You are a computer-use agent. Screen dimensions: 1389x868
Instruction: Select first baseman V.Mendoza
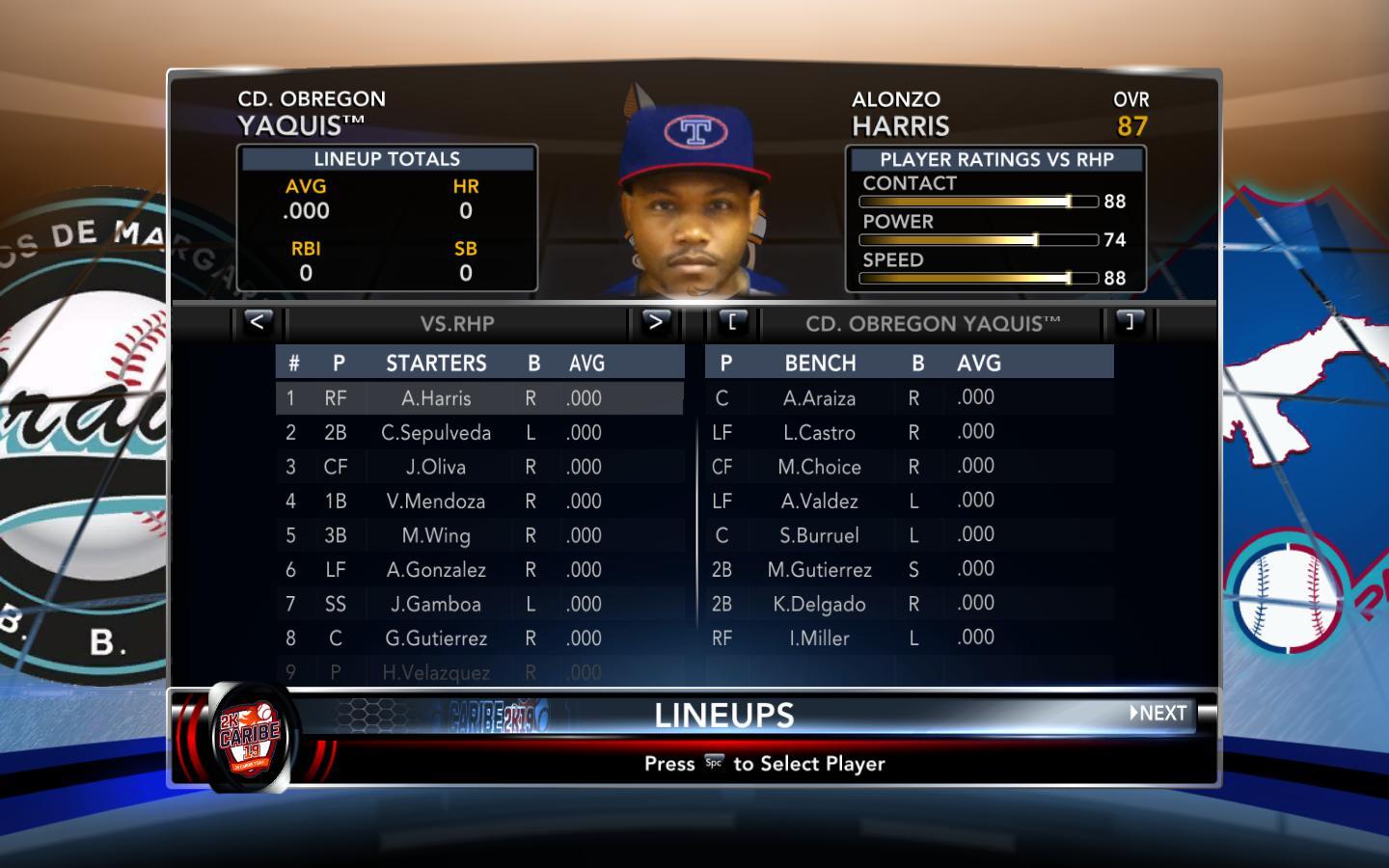coord(436,502)
